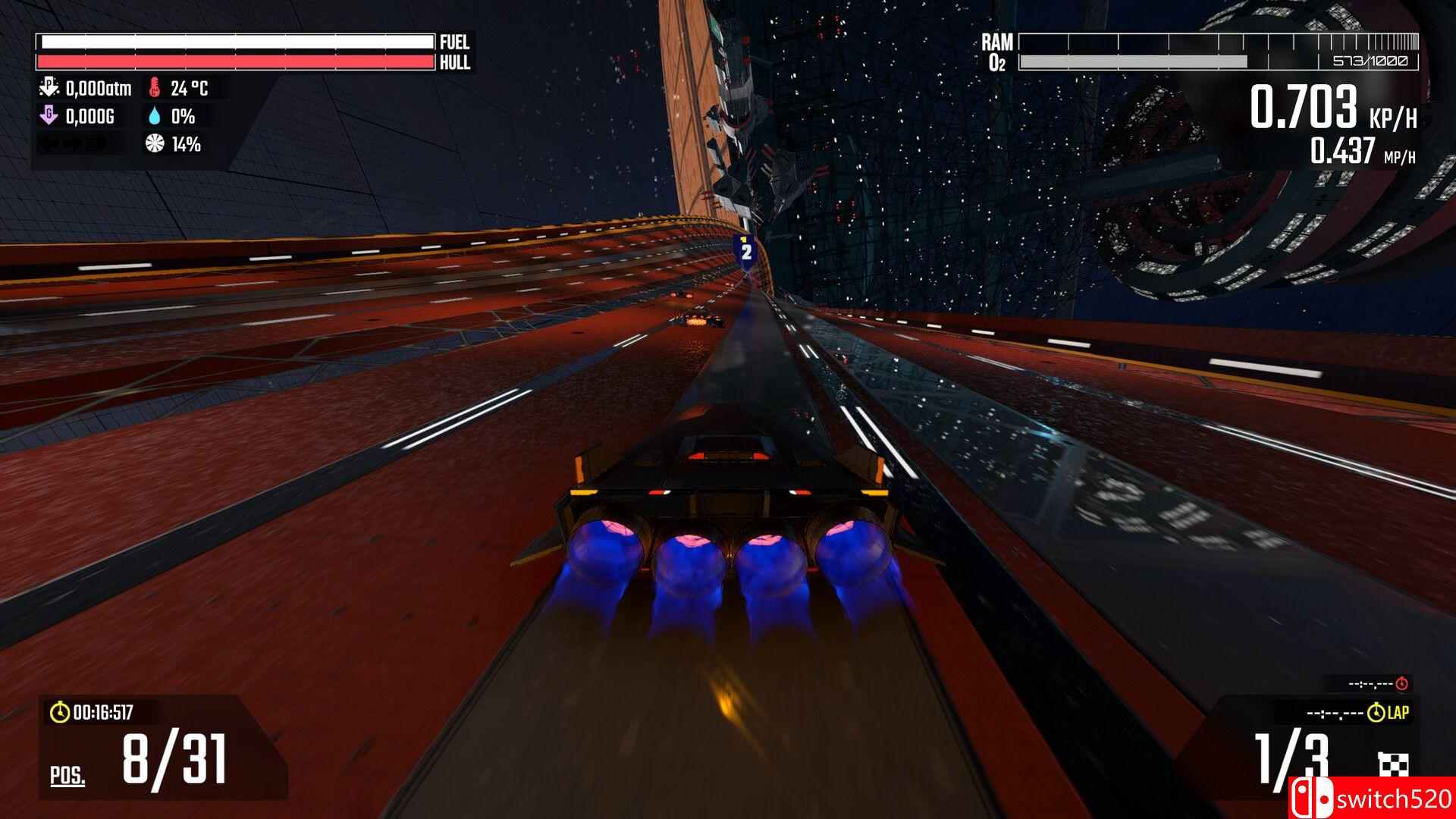Click the blue humidity droplet icon
The width and height of the screenshot is (1456, 819).
[155, 118]
